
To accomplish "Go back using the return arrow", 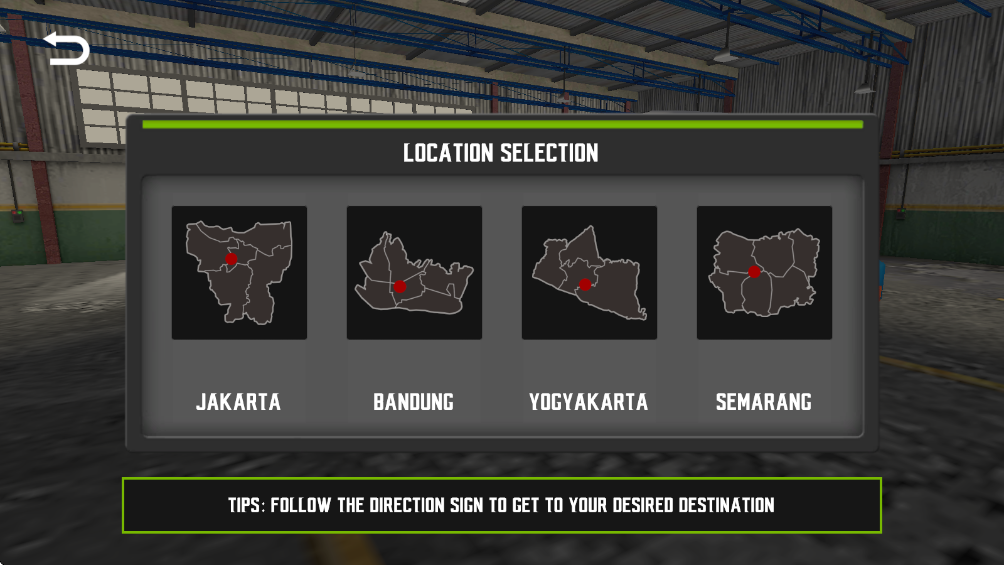I will pyautogui.click(x=67, y=49).
